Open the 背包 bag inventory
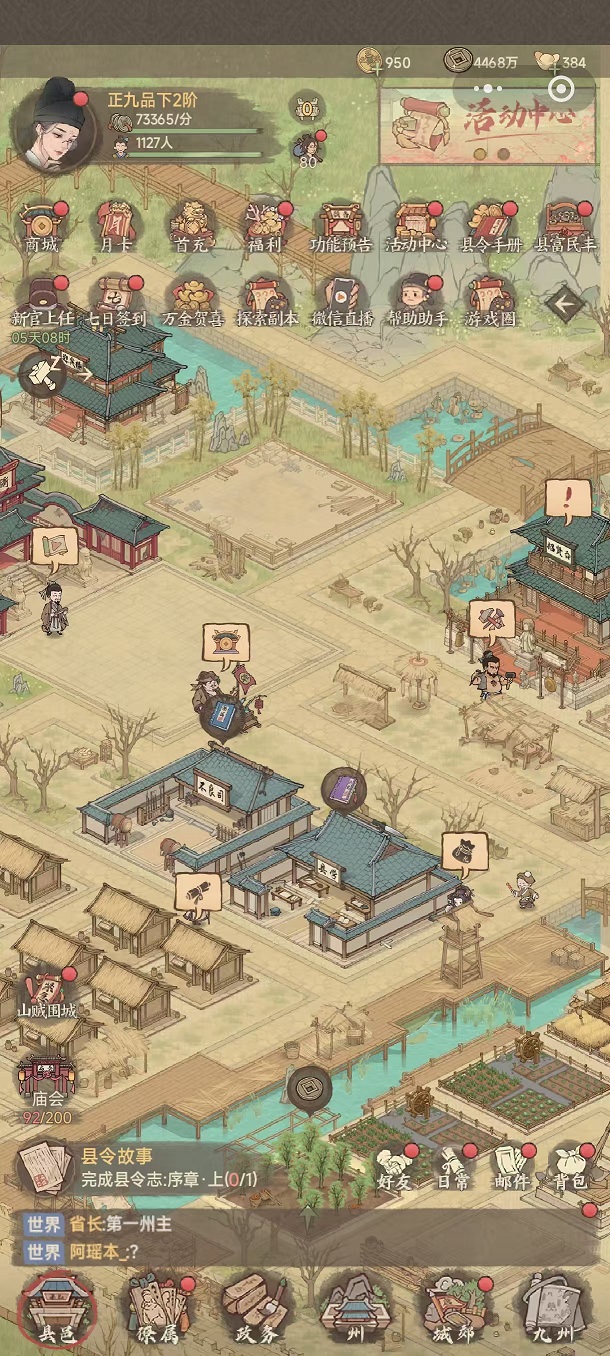The height and width of the screenshot is (1356, 610). 572,1167
